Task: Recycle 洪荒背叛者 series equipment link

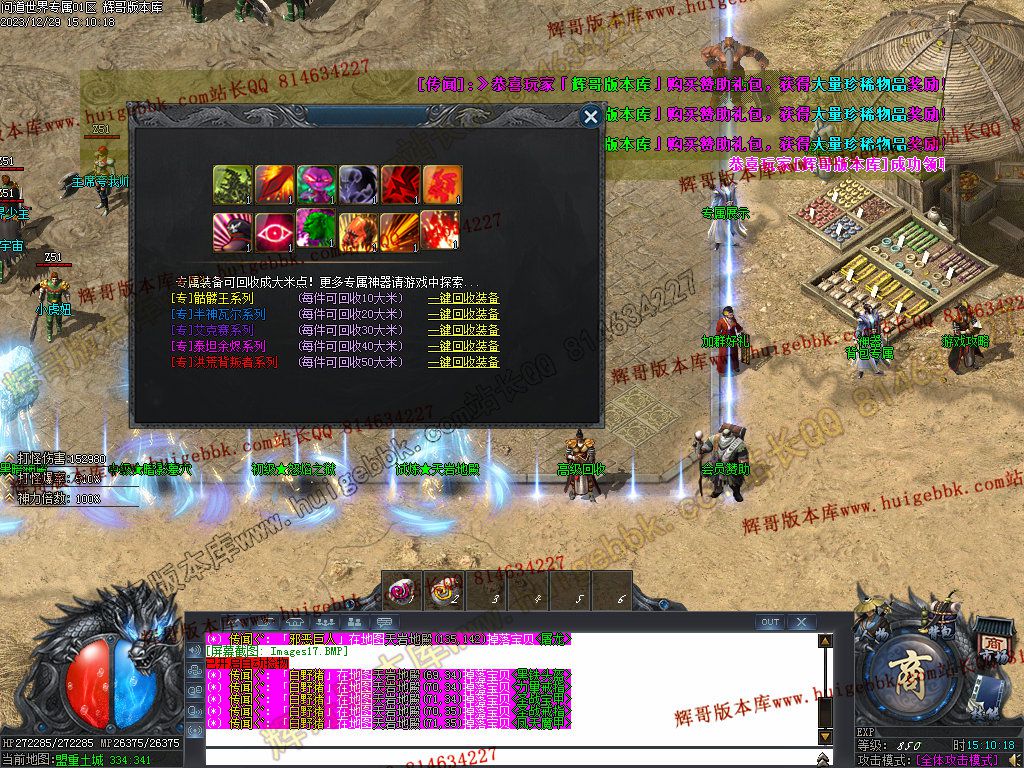Action: point(463,362)
